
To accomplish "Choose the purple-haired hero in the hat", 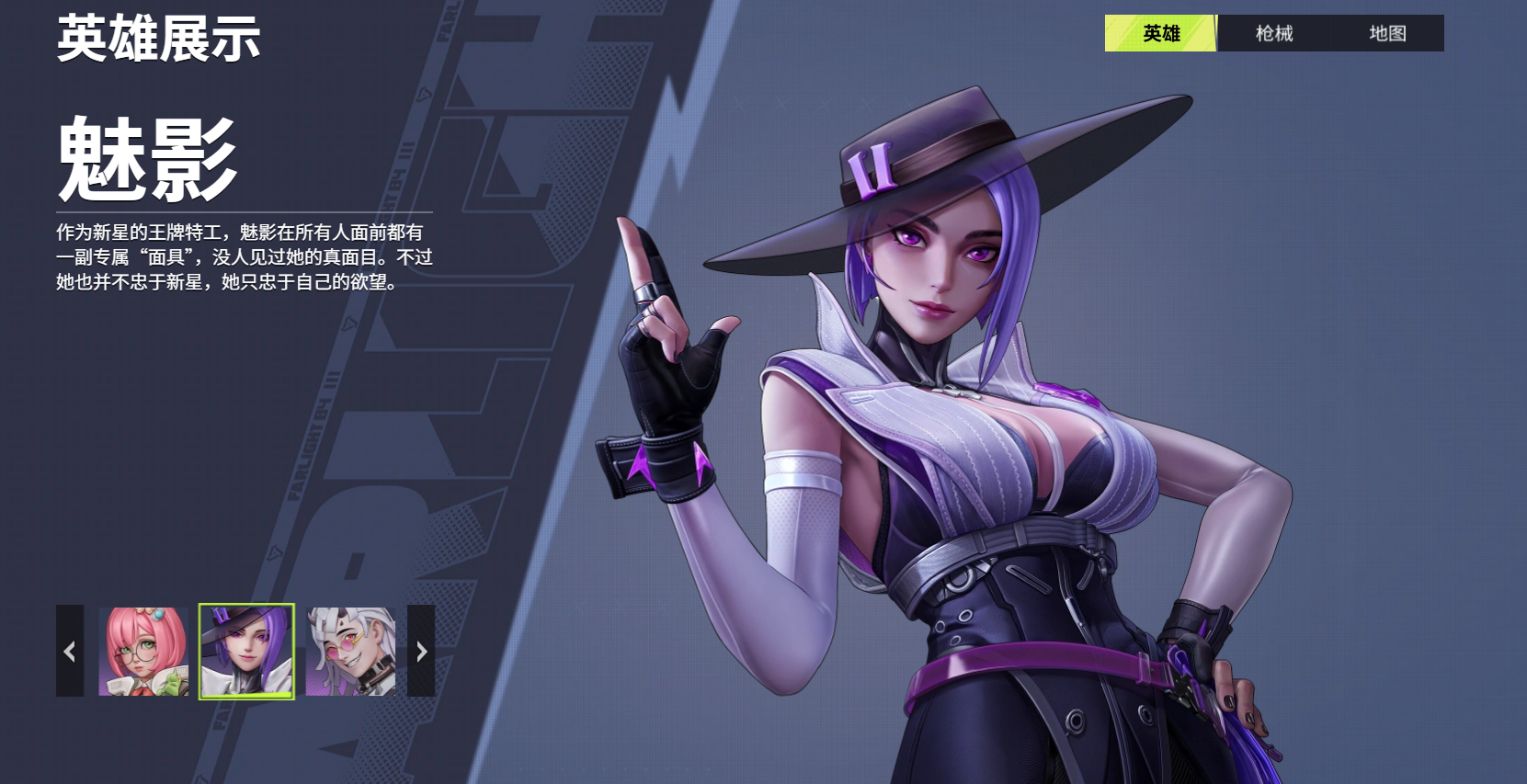I will pyautogui.click(x=246, y=651).
